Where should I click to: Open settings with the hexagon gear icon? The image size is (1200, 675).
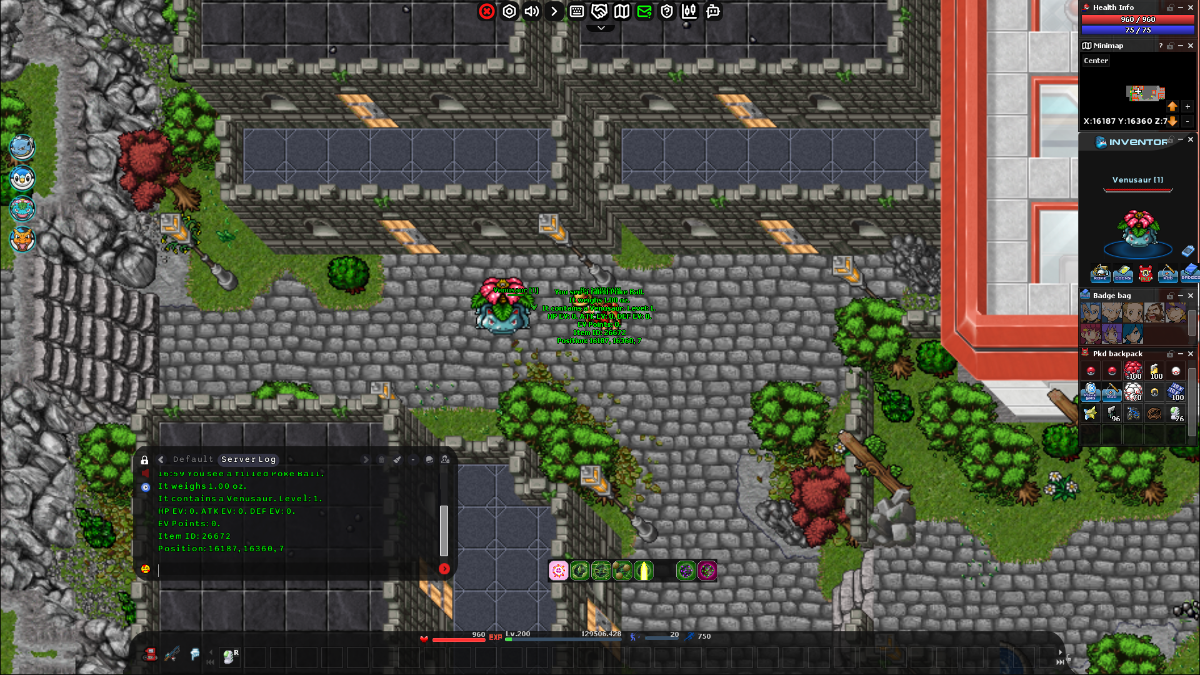pyautogui.click(x=509, y=11)
